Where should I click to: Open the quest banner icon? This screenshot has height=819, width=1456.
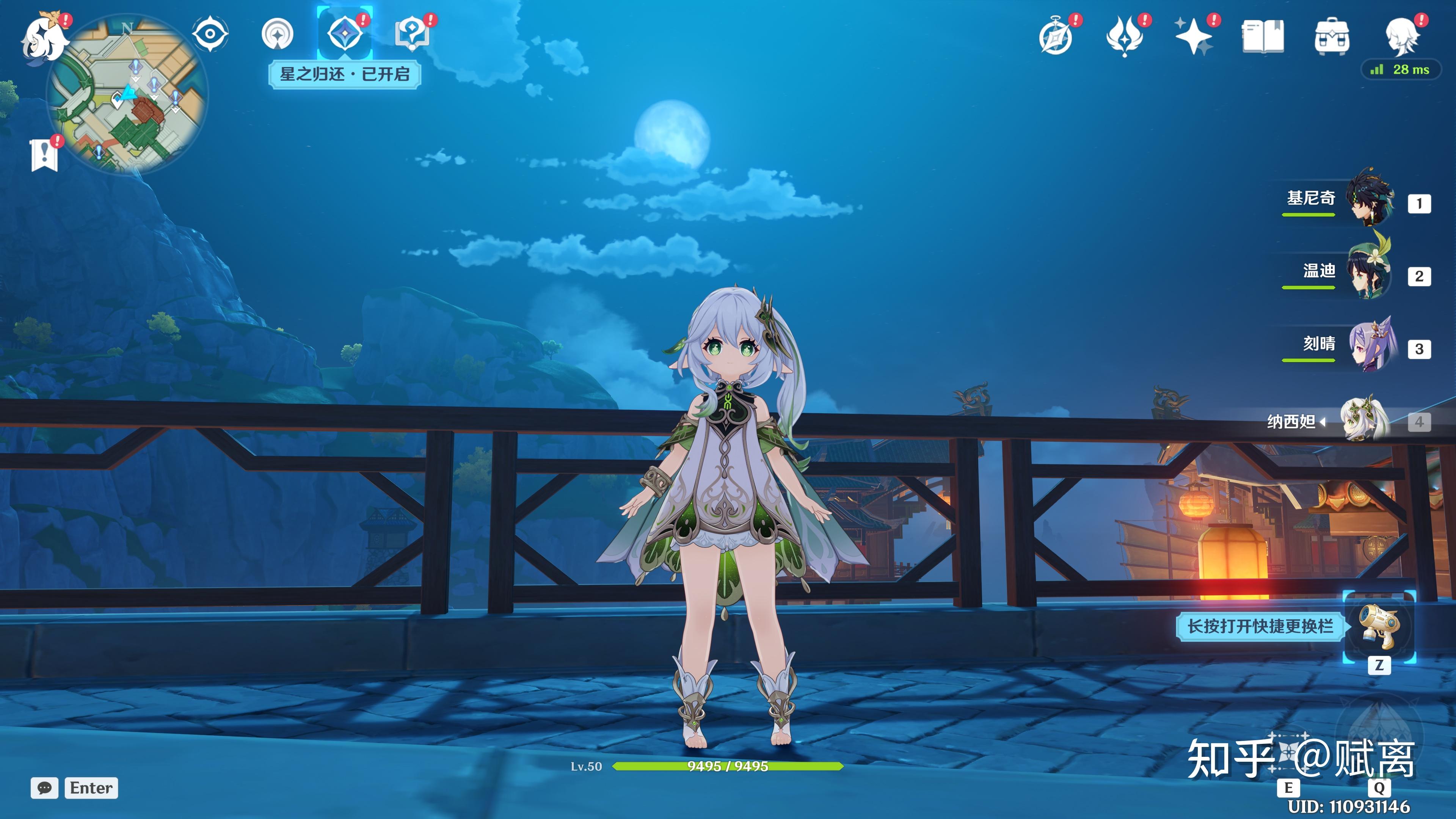[x=44, y=154]
